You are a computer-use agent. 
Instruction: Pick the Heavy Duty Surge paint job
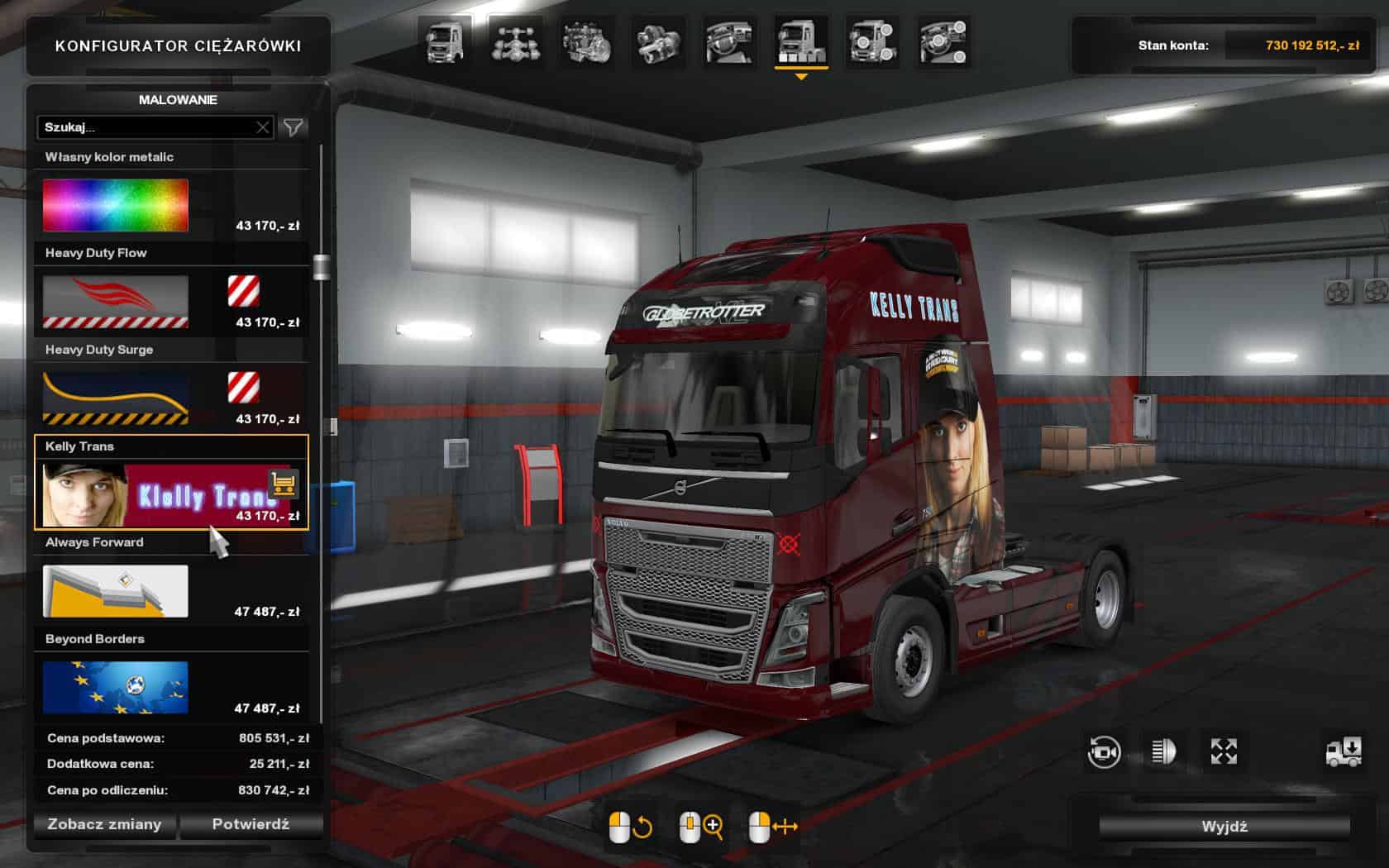pos(116,398)
